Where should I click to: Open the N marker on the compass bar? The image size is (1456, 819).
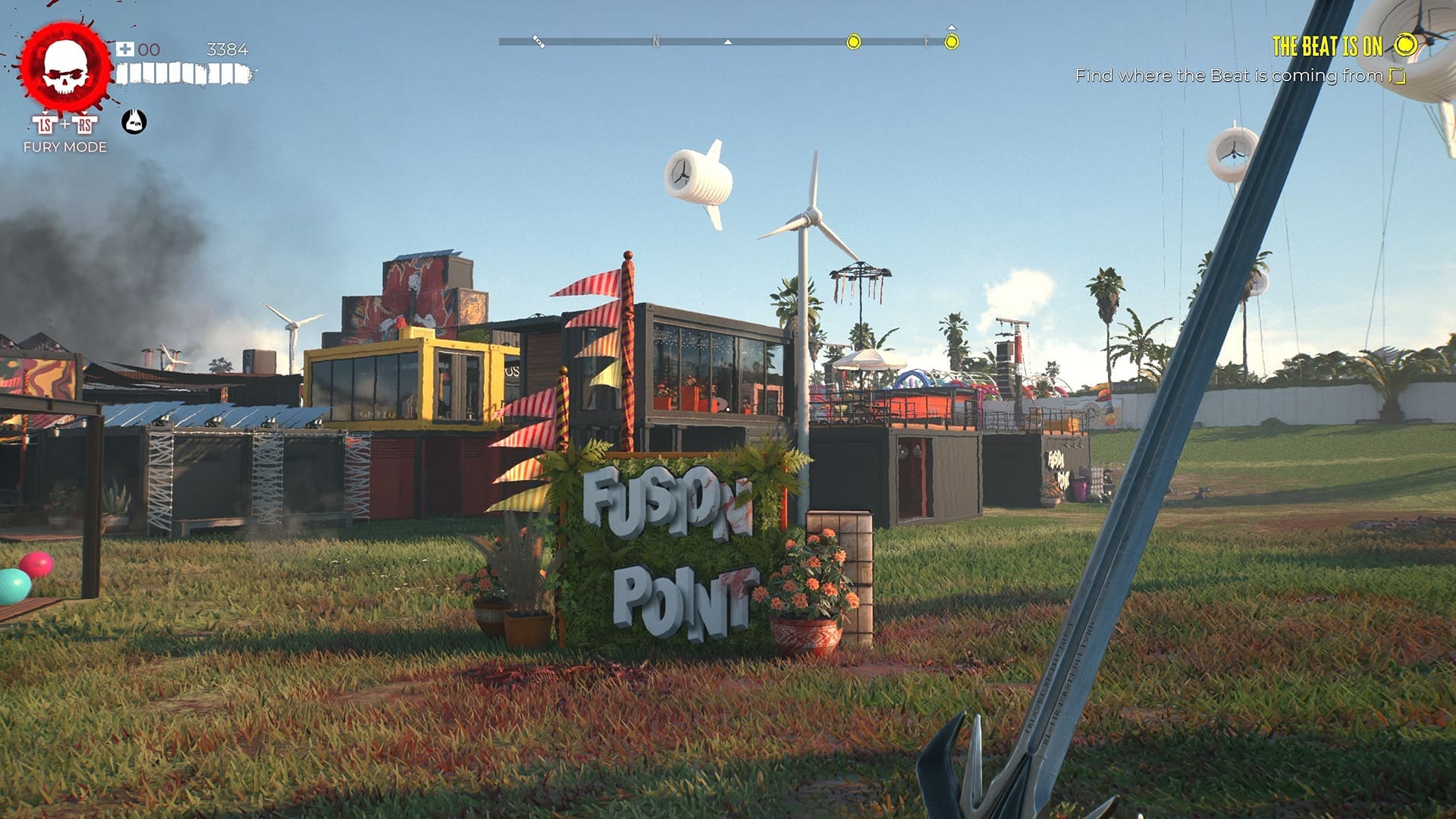pyautogui.click(x=654, y=40)
